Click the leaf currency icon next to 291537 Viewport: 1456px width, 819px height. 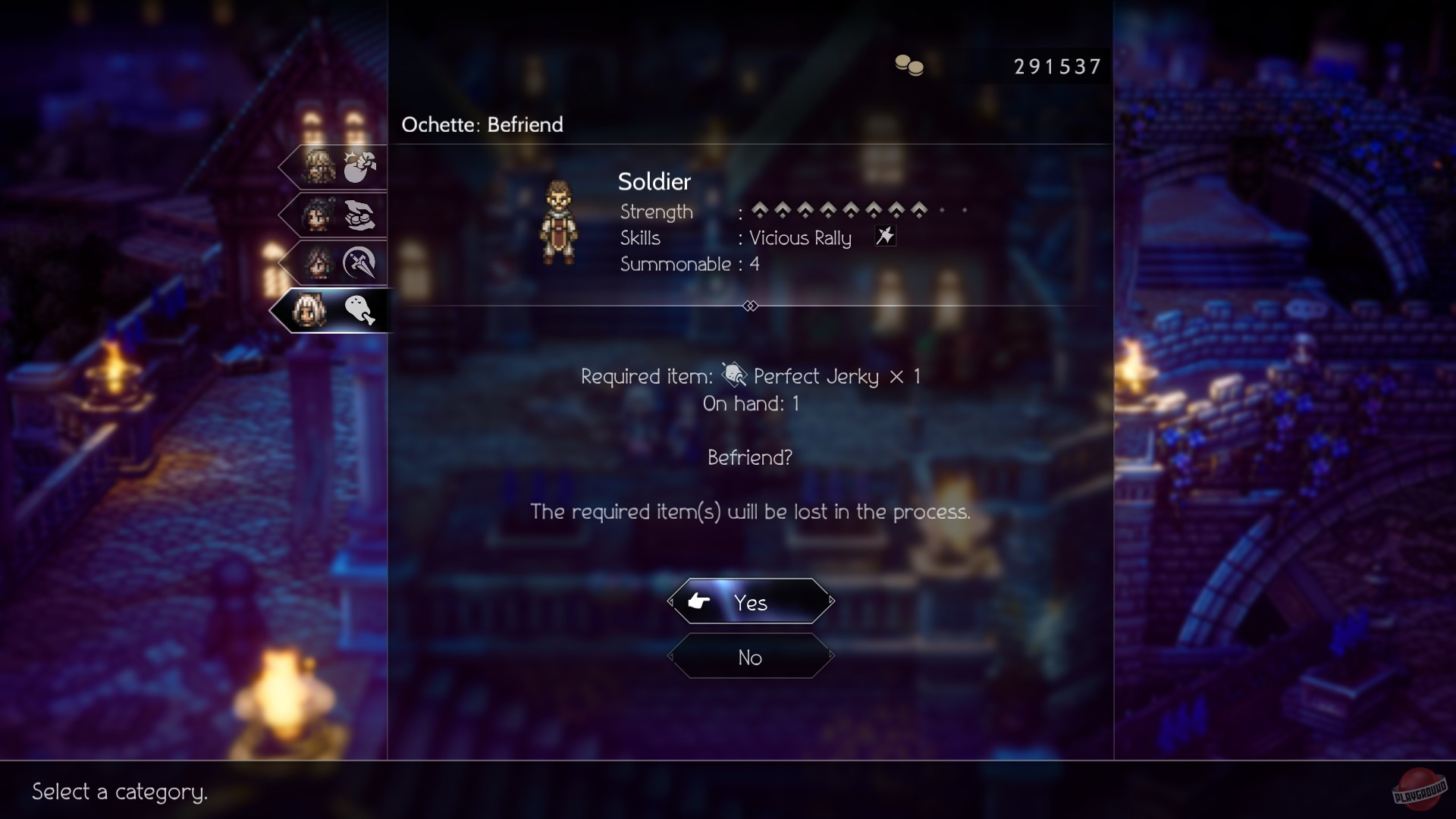click(x=910, y=66)
